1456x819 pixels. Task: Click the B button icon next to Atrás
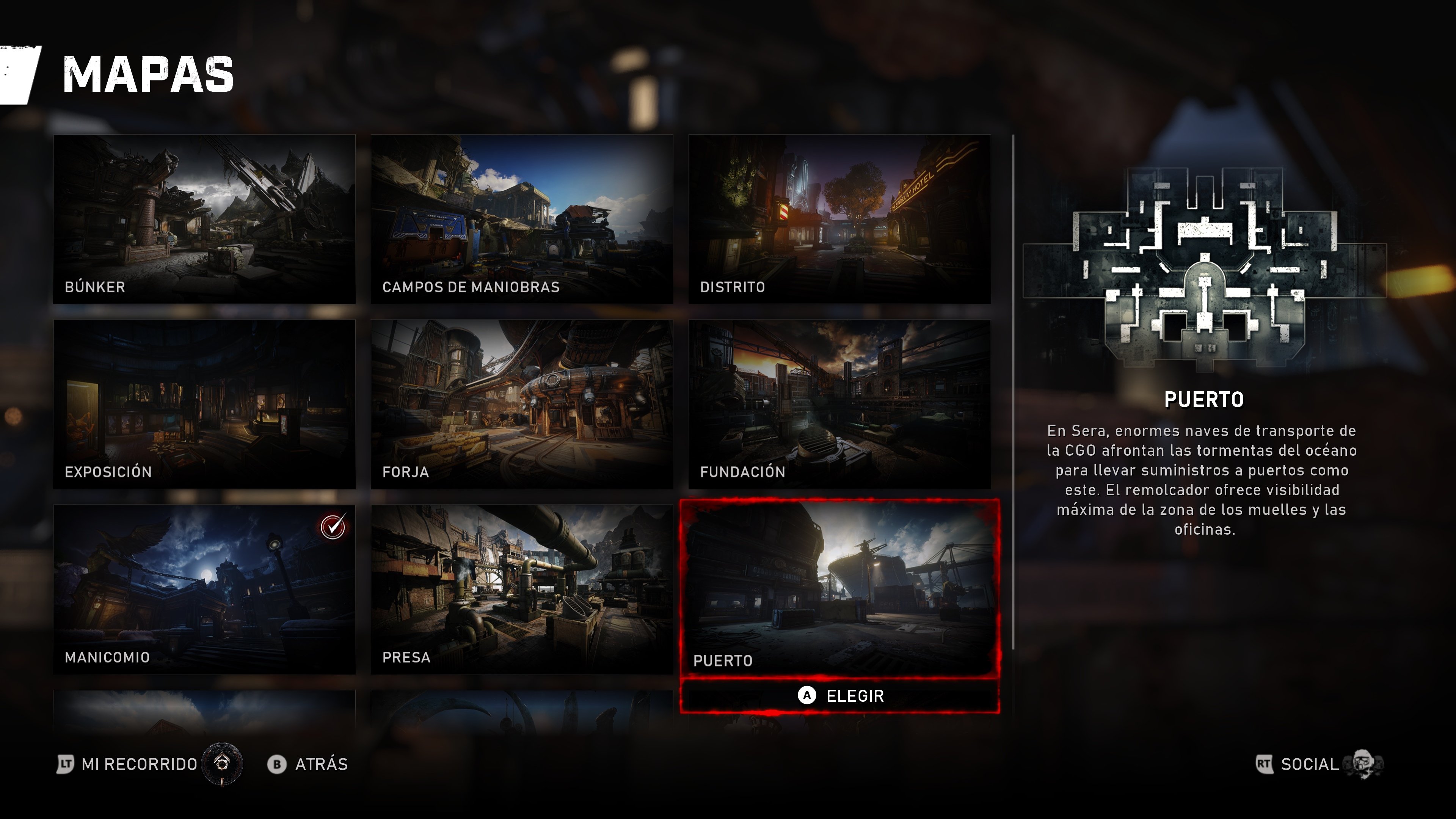pyautogui.click(x=276, y=764)
